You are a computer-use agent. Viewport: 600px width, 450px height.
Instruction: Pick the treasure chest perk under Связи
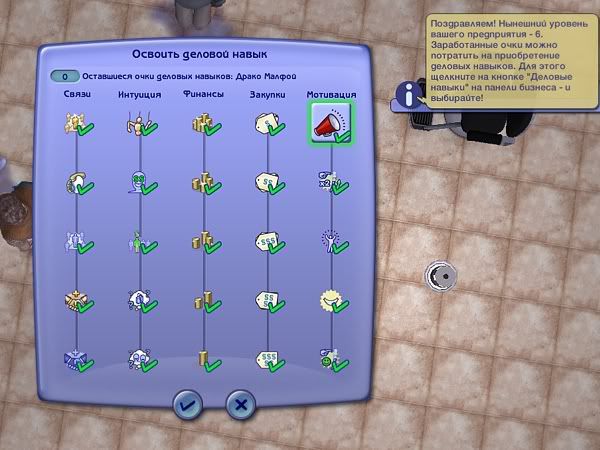pos(75,299)
